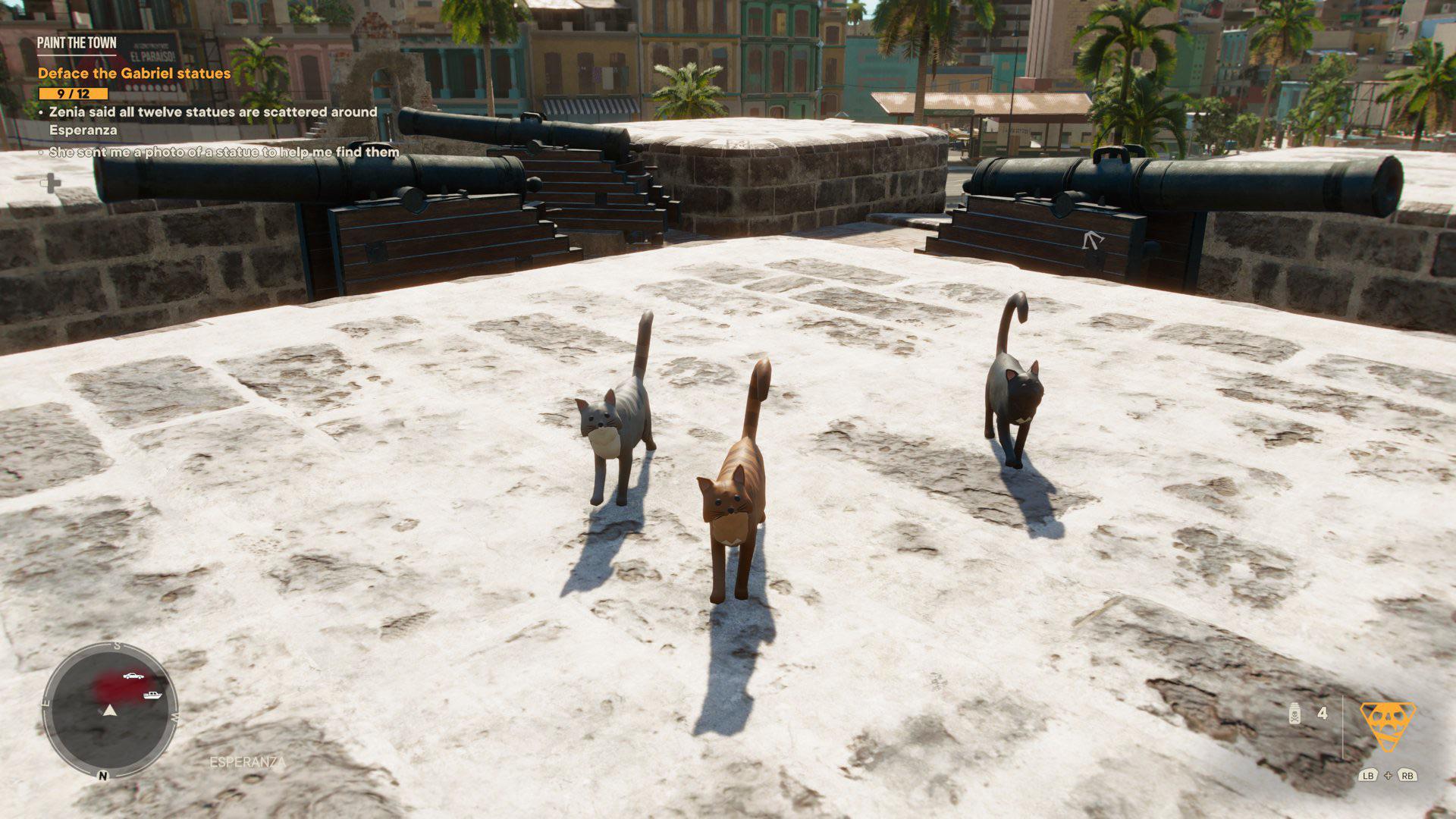The image size is (1456, 819).
Task: Click the Zenia statues objective bullet text
Action: click(x=212, y=111)
